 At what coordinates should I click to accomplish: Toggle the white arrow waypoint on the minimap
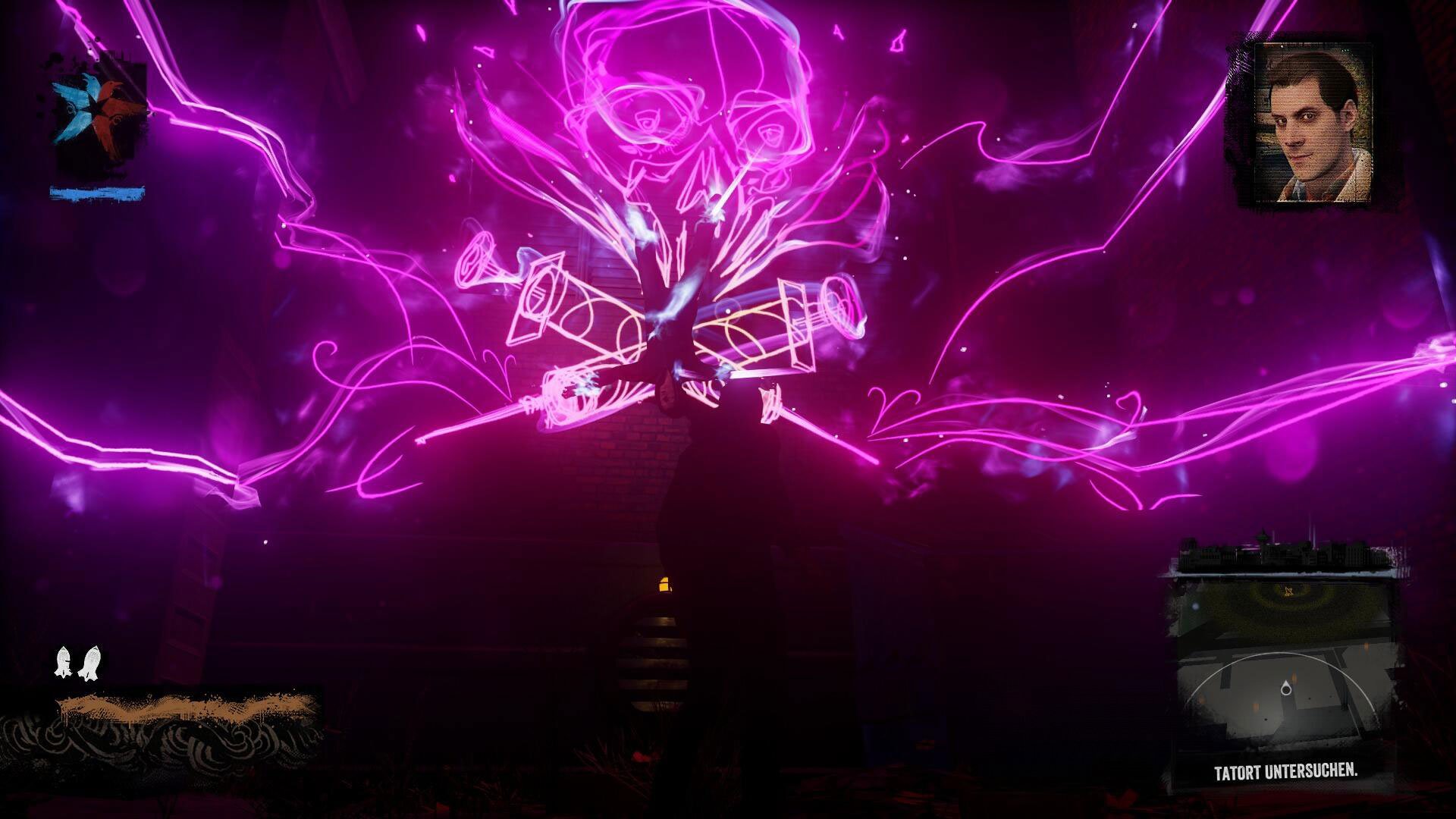1288,591
